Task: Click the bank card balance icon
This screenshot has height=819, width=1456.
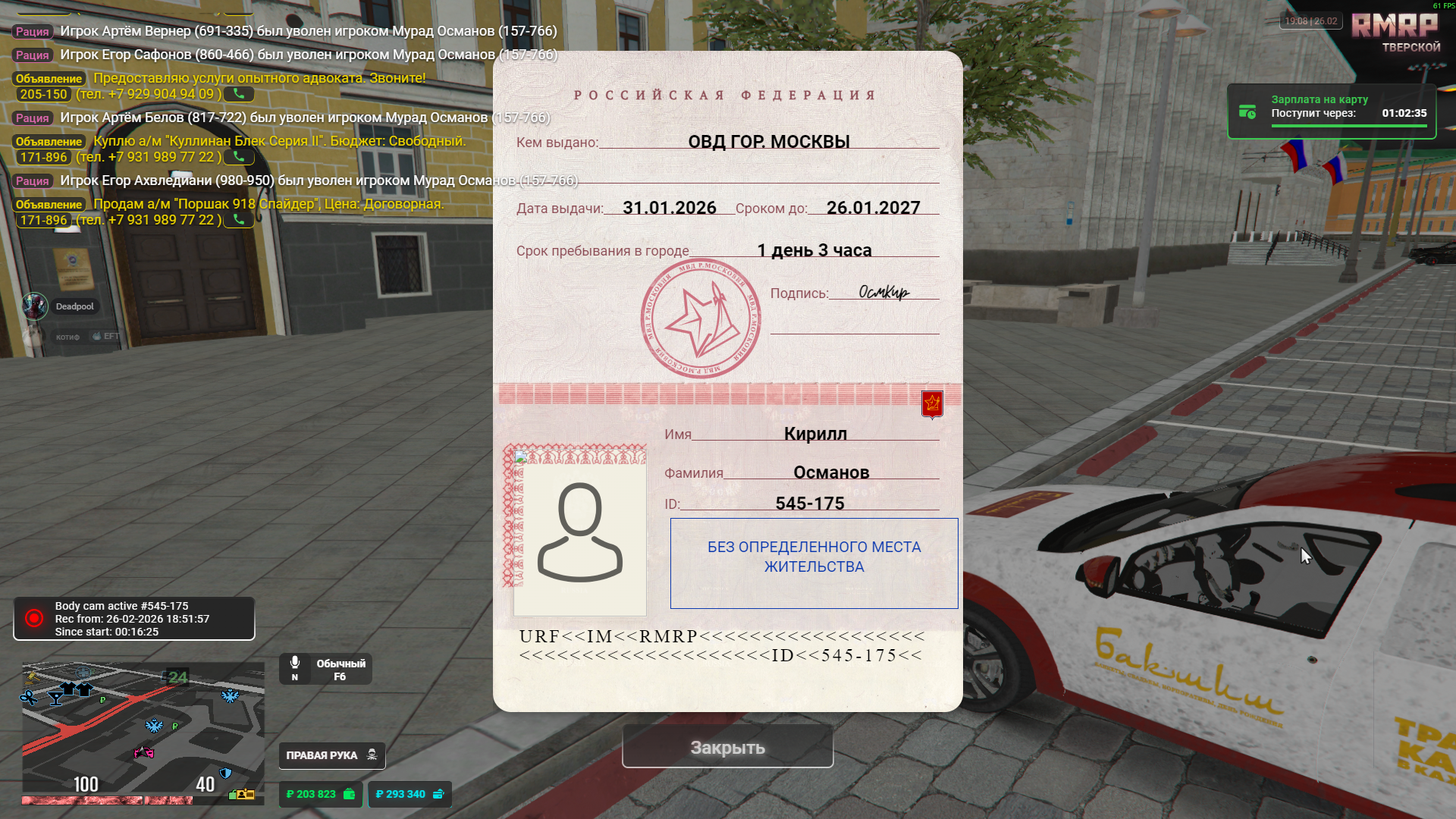Action: tap(438, 794)
